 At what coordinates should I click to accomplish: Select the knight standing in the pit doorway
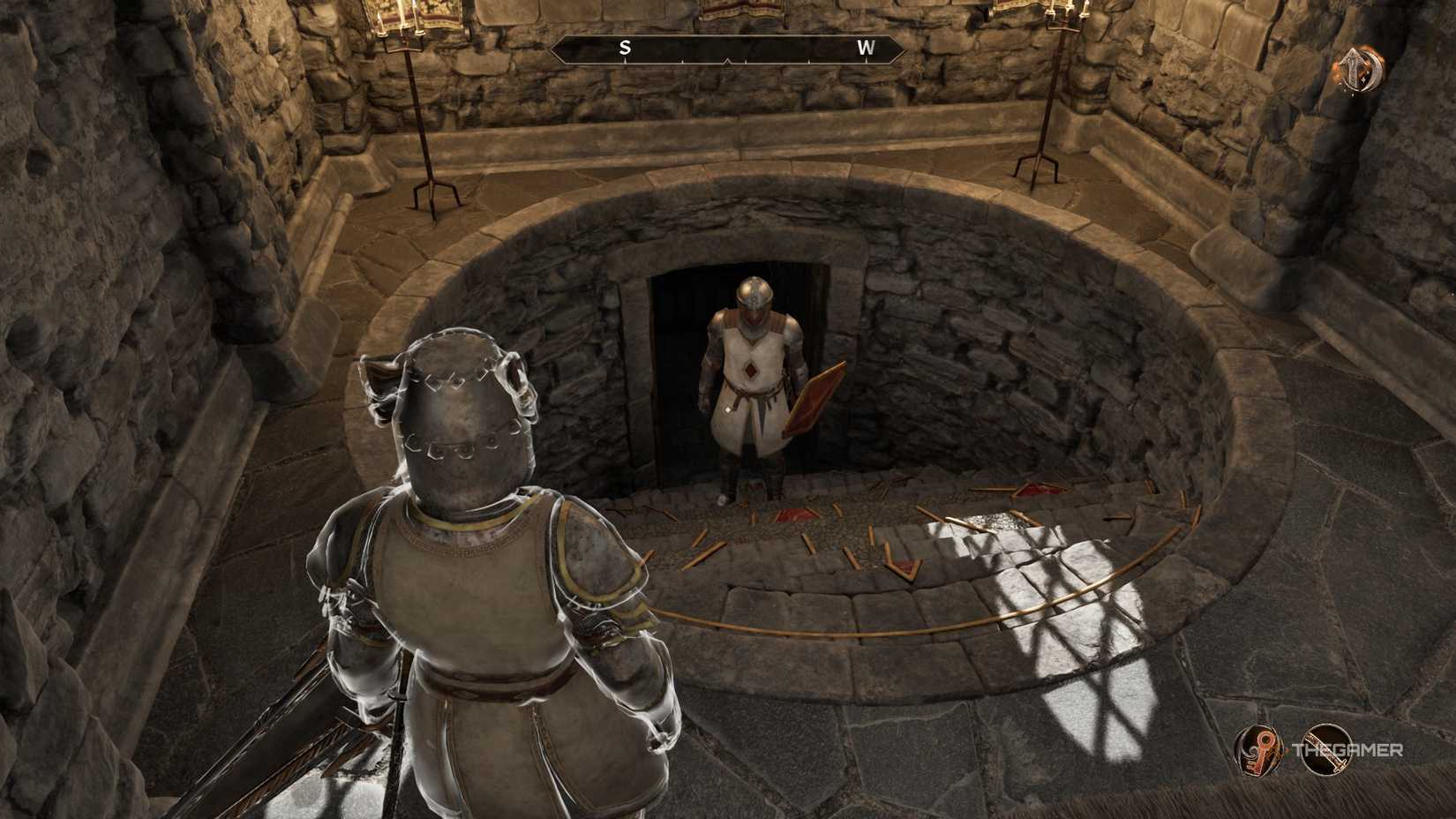pos(755,379)
